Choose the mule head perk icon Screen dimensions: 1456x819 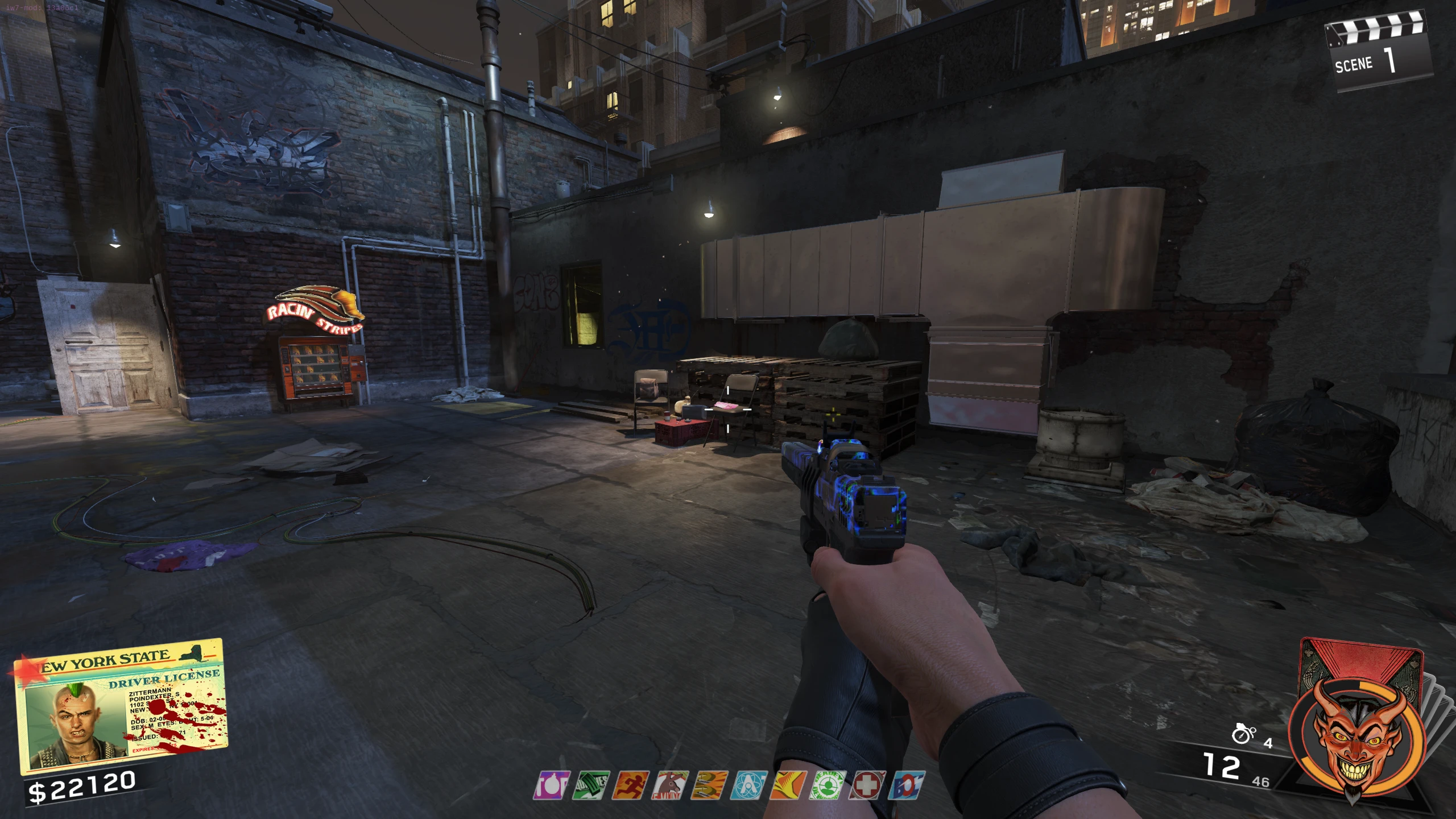click(x=670, y=785)
